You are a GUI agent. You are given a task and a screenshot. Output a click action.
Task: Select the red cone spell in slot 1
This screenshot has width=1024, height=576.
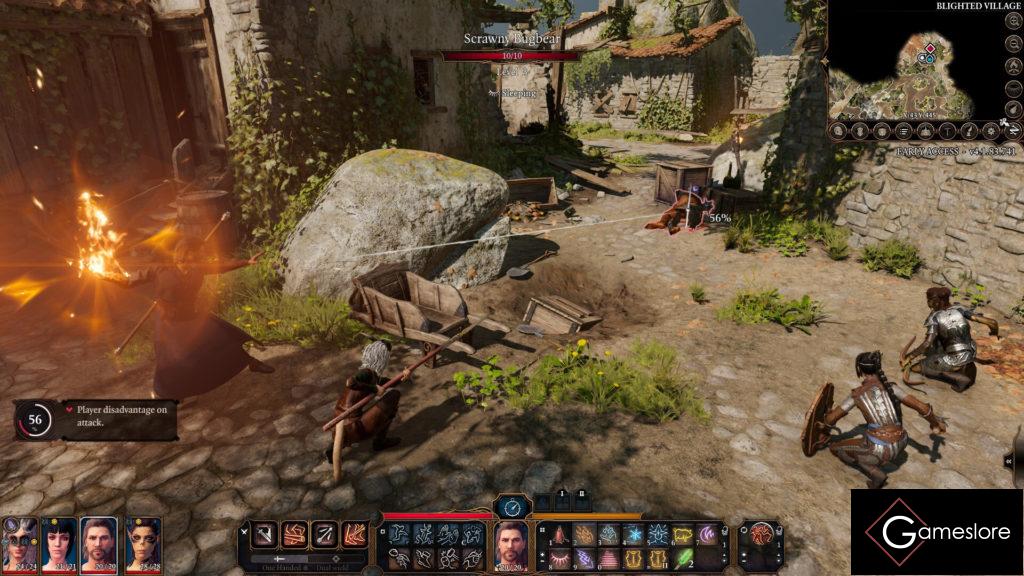(560, 535)
